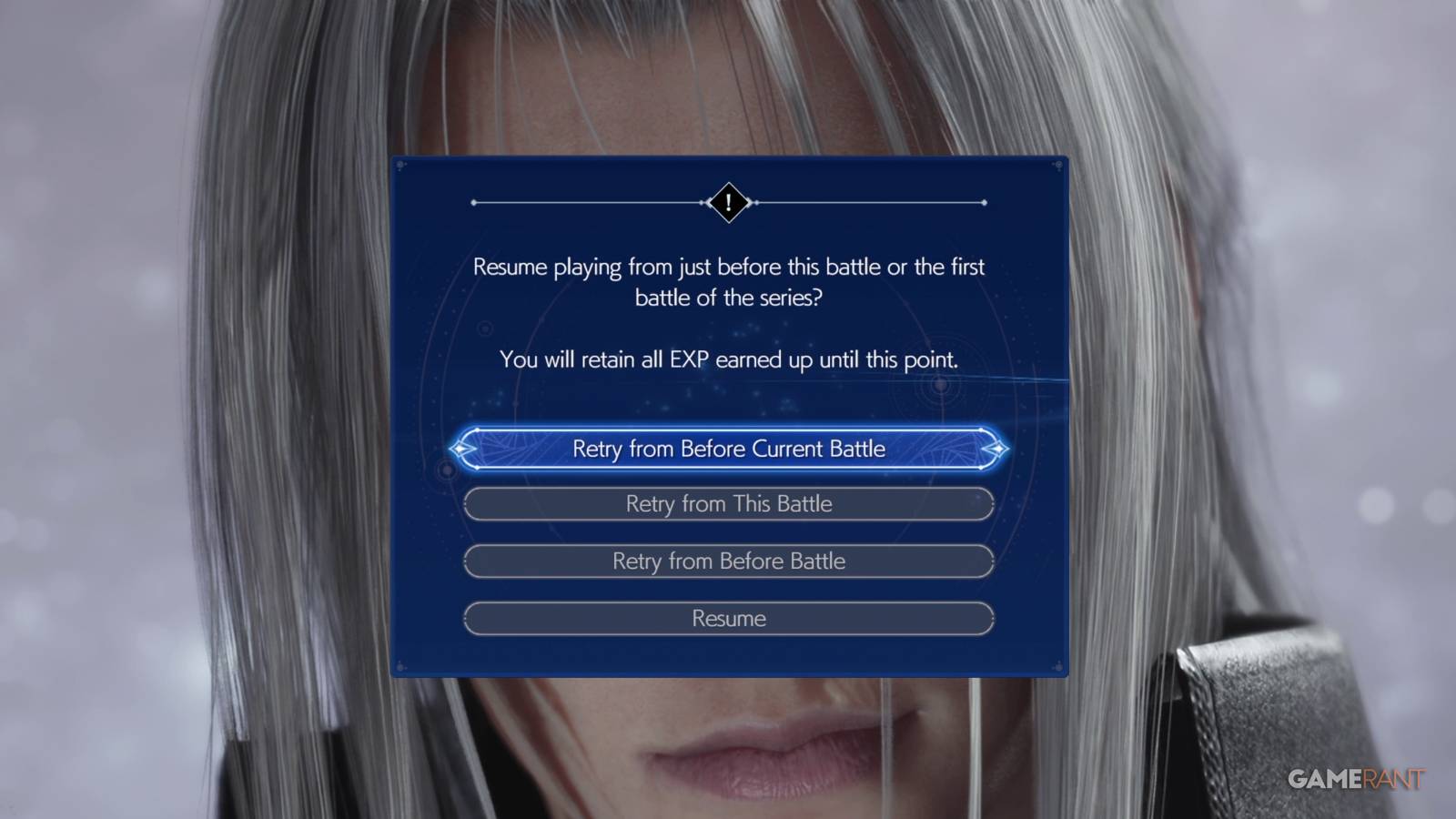This screenshot has width=1456, height=819.
Task: Click the glowing border of selected option
Action: (727, 428)
